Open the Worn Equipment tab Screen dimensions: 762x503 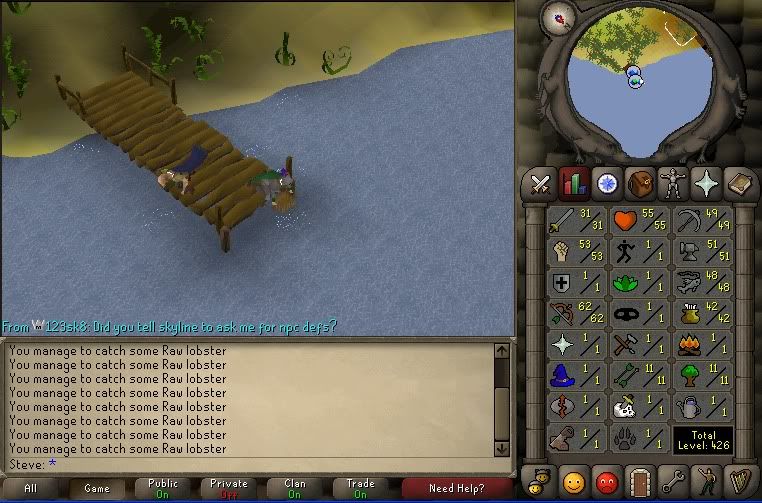click(x=673, y=183)
